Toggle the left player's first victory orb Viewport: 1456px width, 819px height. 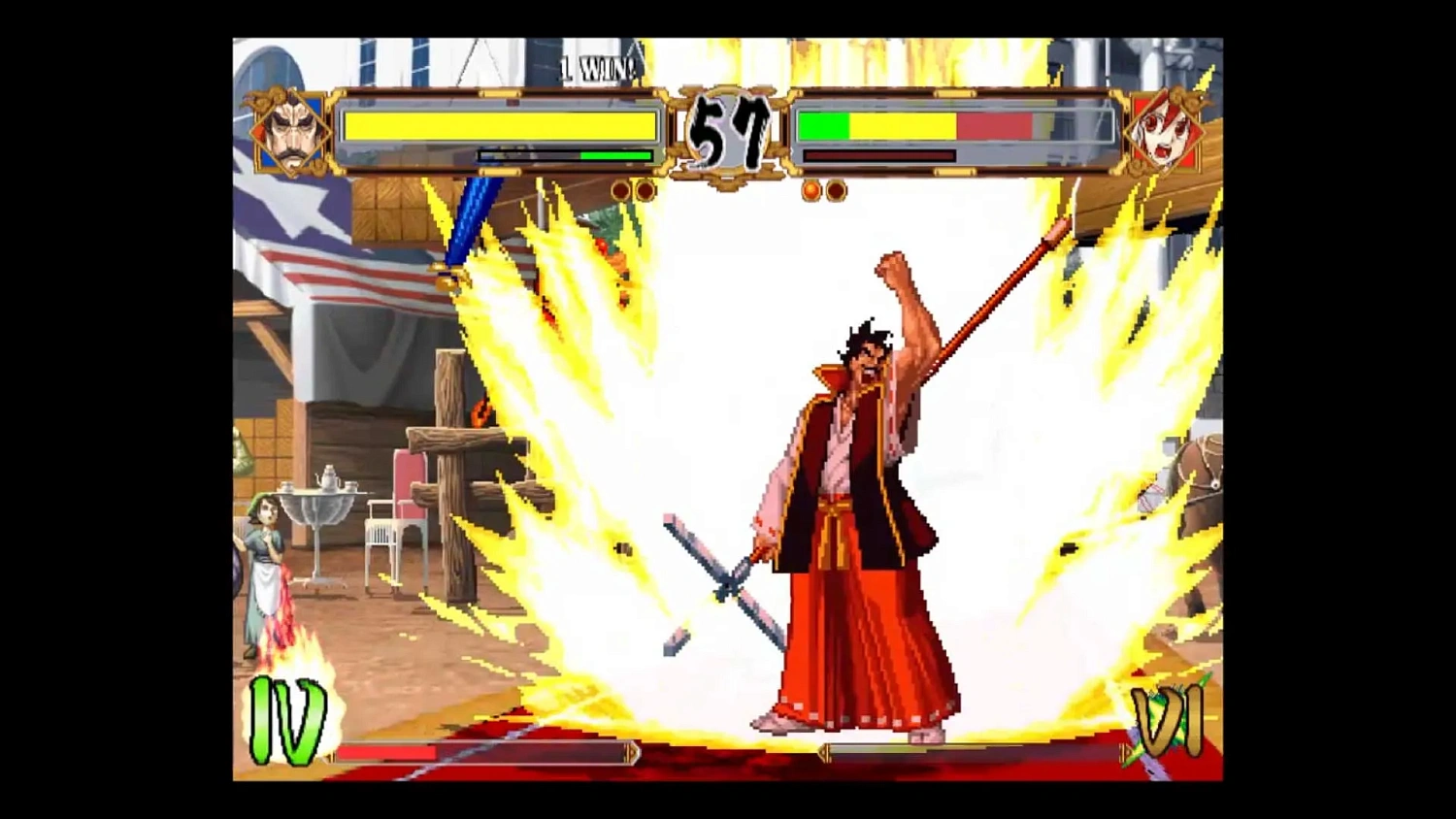pyautogui.click(x=621, y=189)
